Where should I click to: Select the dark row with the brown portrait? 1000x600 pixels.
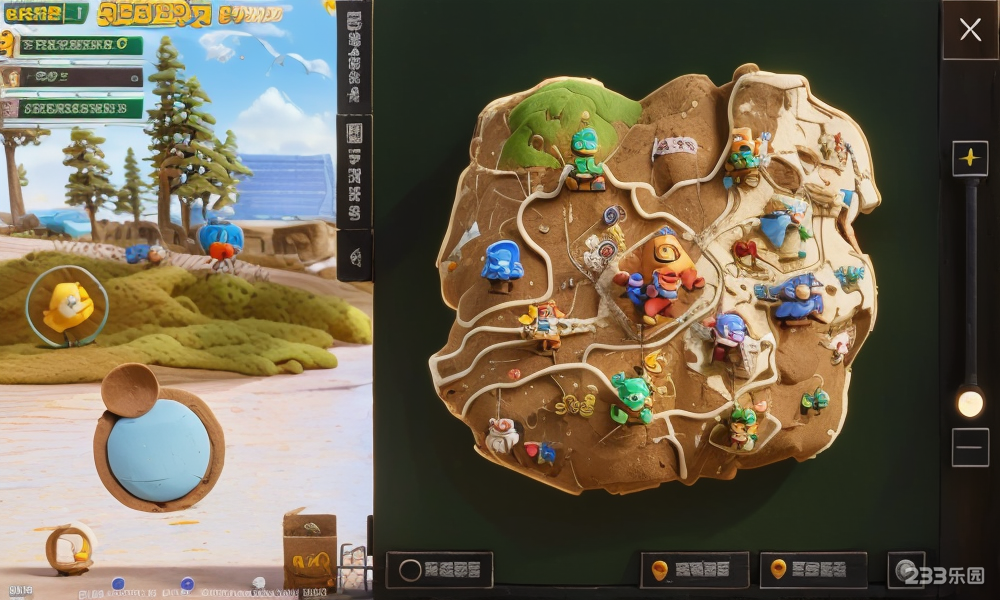click(x=73, y=77)
